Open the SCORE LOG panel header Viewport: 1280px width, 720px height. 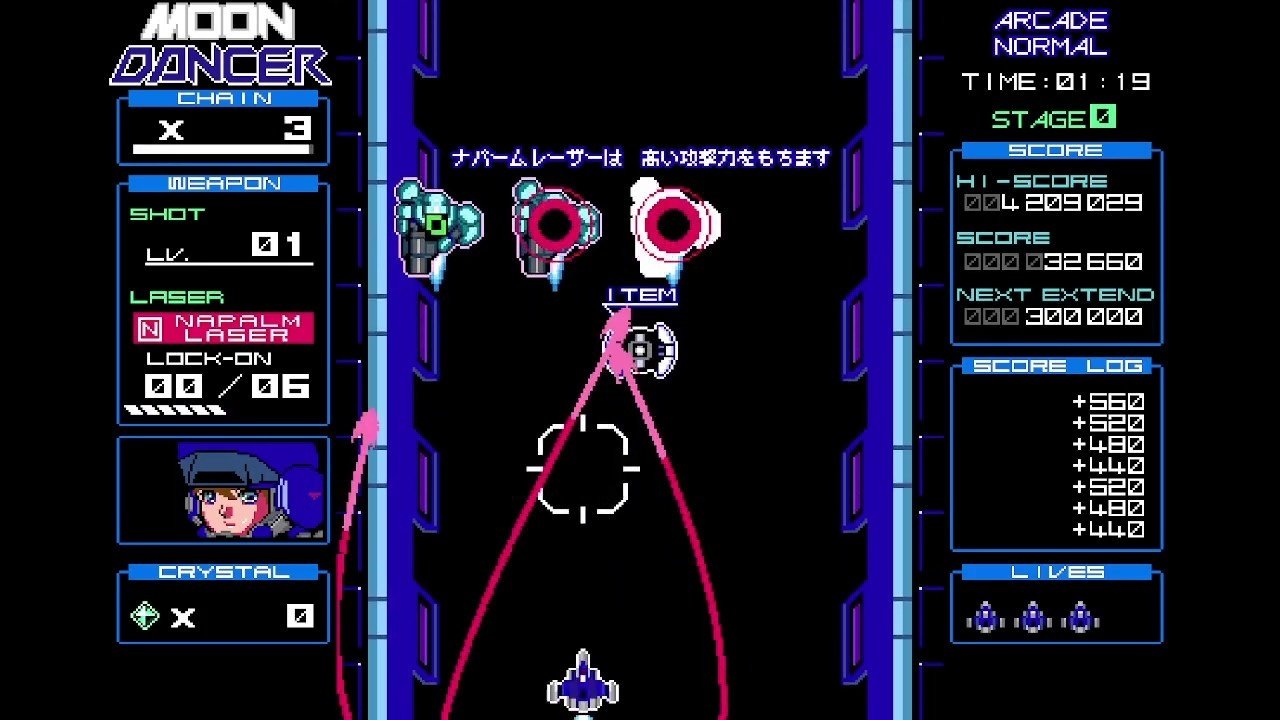[x=1057, y=367]
